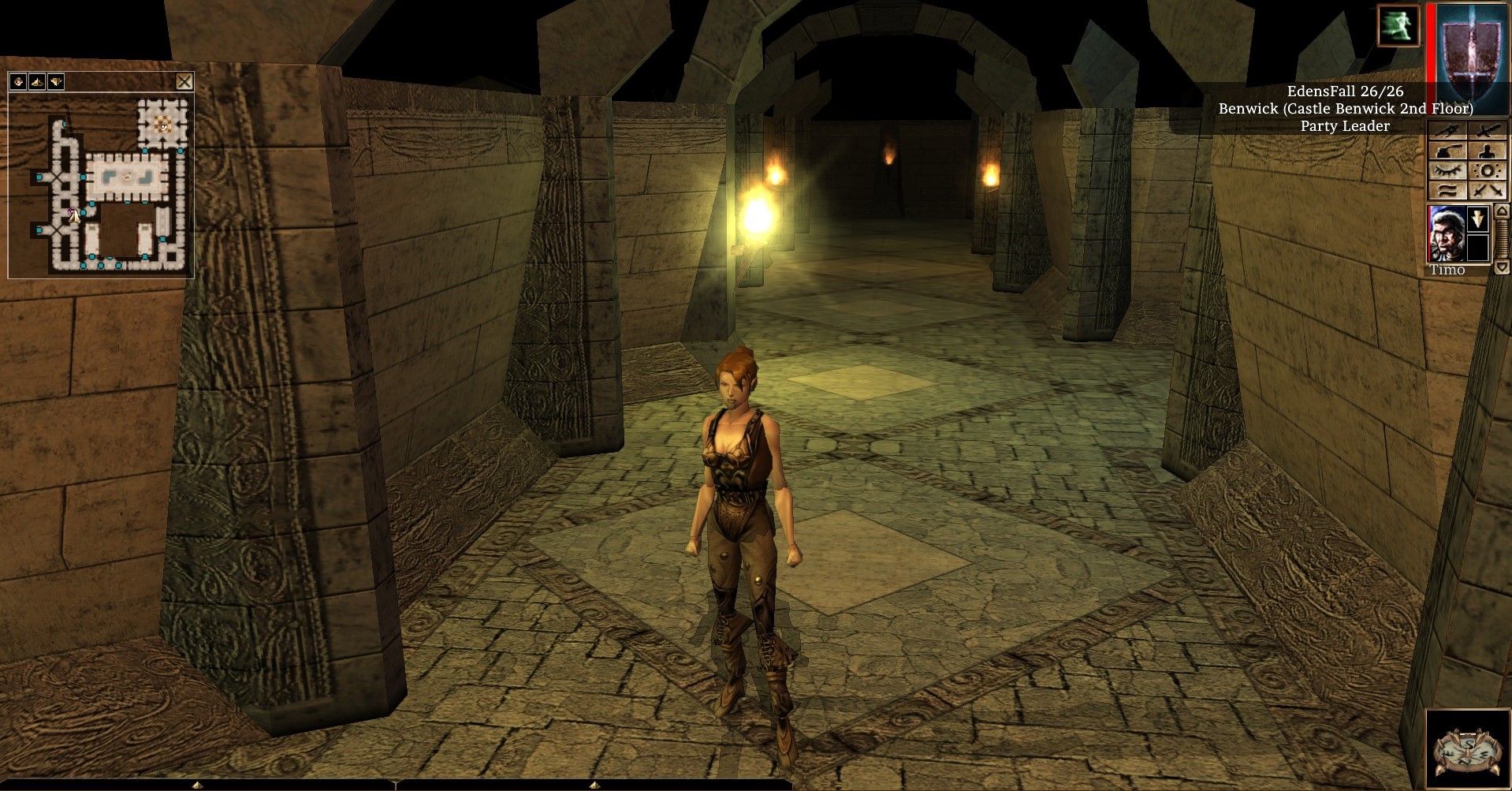The image size is (1512, 791).
Task: Click the downward pyramid minimap button
Action: (56, 81)
